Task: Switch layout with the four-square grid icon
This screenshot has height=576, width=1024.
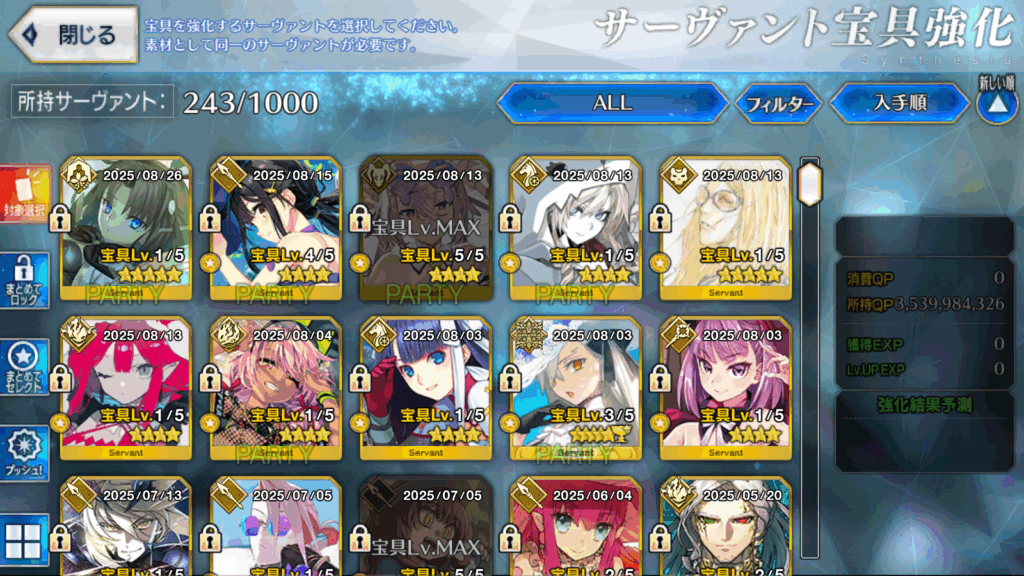Action: point(25,541)
